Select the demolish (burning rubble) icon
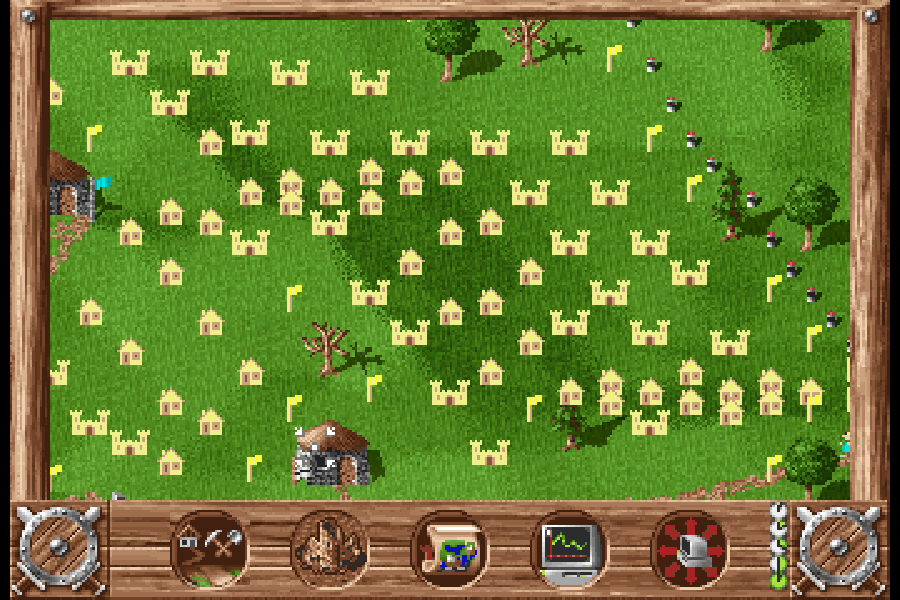 [x=330, y=549]
